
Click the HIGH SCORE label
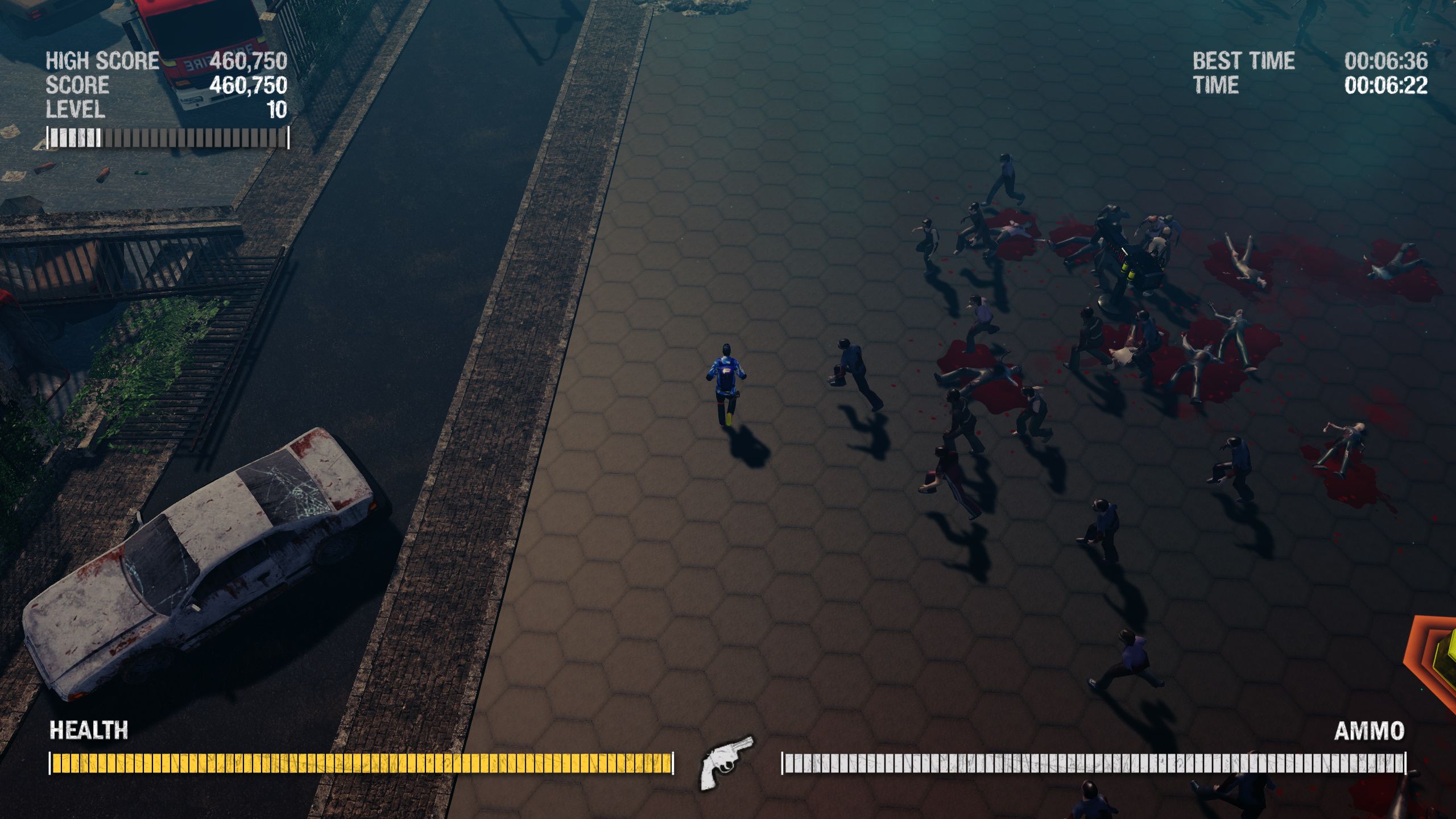point(102,59)
